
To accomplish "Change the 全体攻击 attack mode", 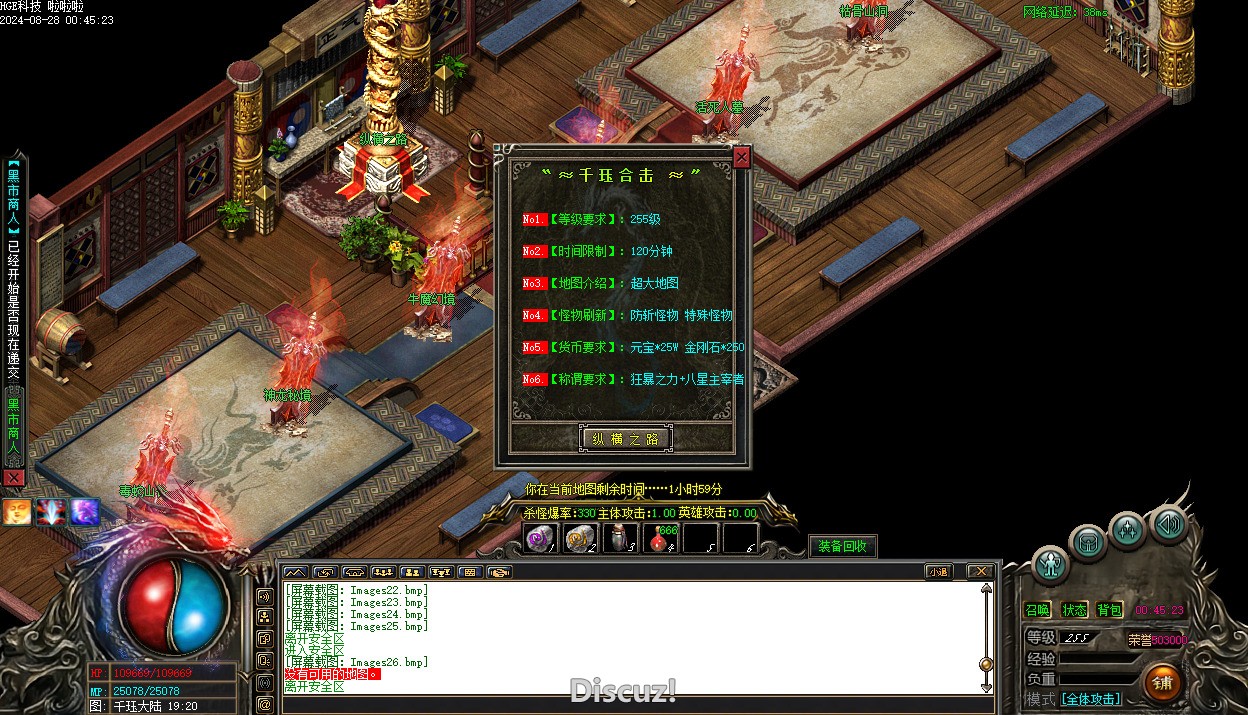I will (x=1091, y=699).
